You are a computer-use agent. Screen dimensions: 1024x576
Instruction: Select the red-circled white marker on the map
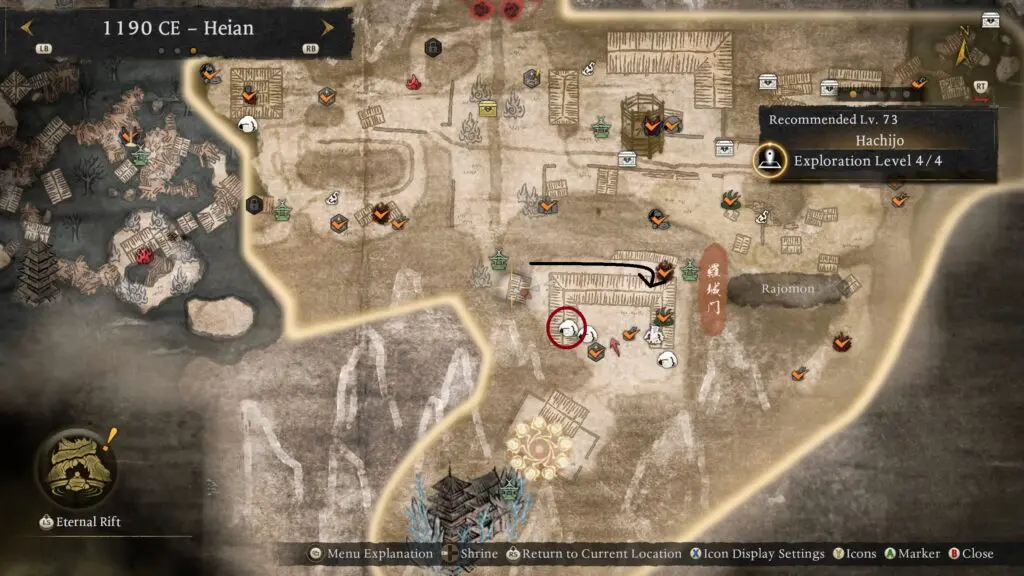(x=567, y=326)
